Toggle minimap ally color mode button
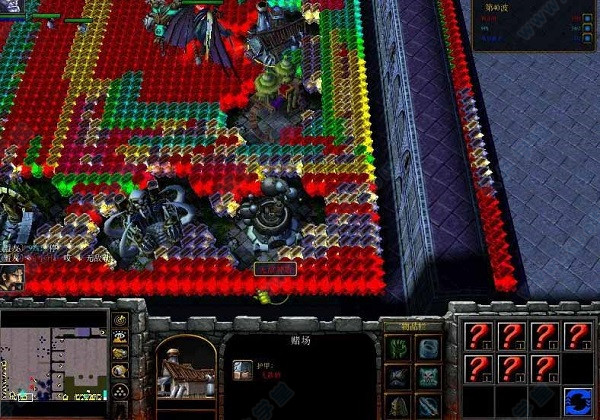Screen dimensions: 600x420 click(x=120, y=354)
